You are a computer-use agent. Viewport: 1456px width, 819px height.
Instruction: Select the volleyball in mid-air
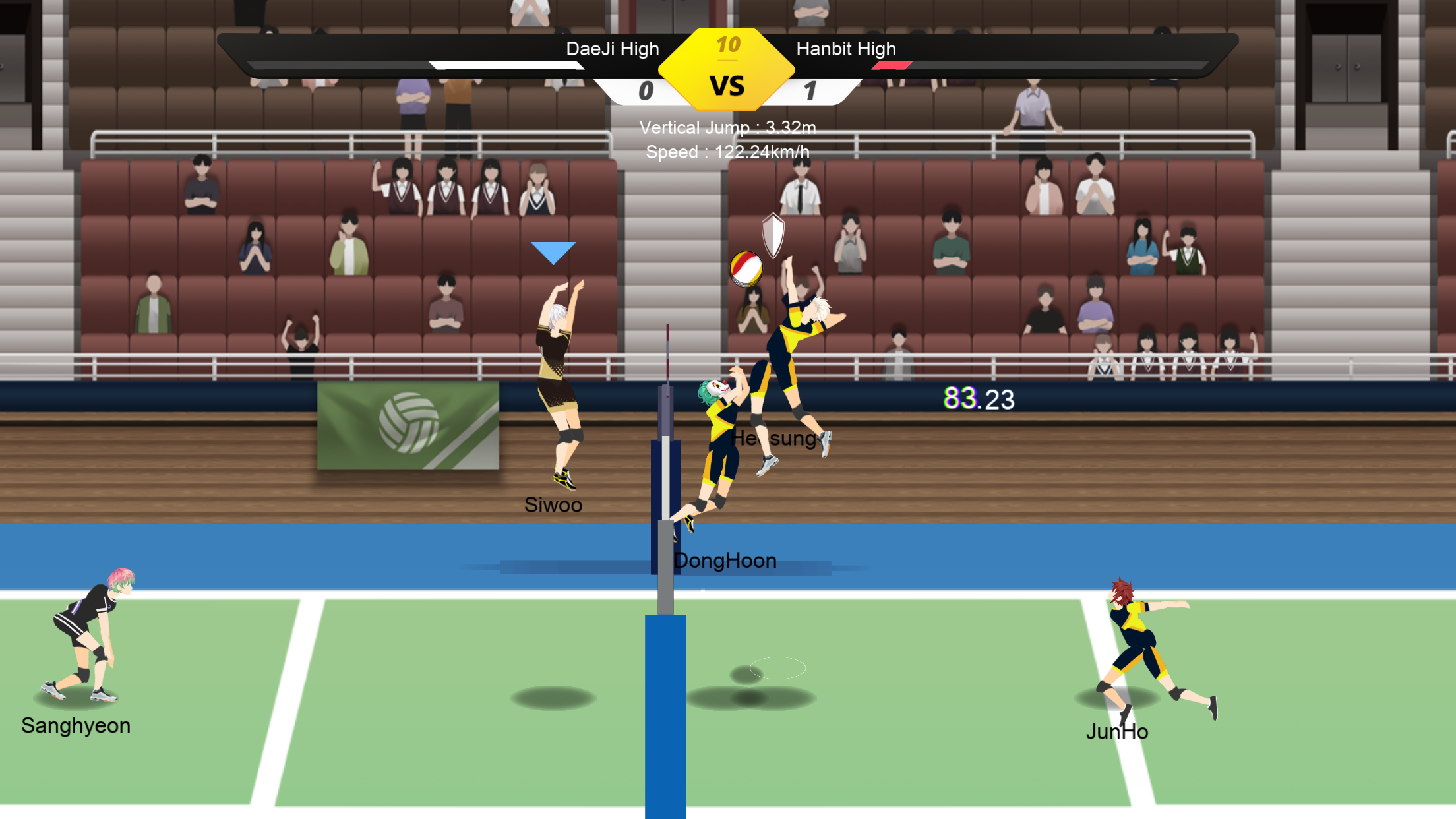tap(747, 268)
